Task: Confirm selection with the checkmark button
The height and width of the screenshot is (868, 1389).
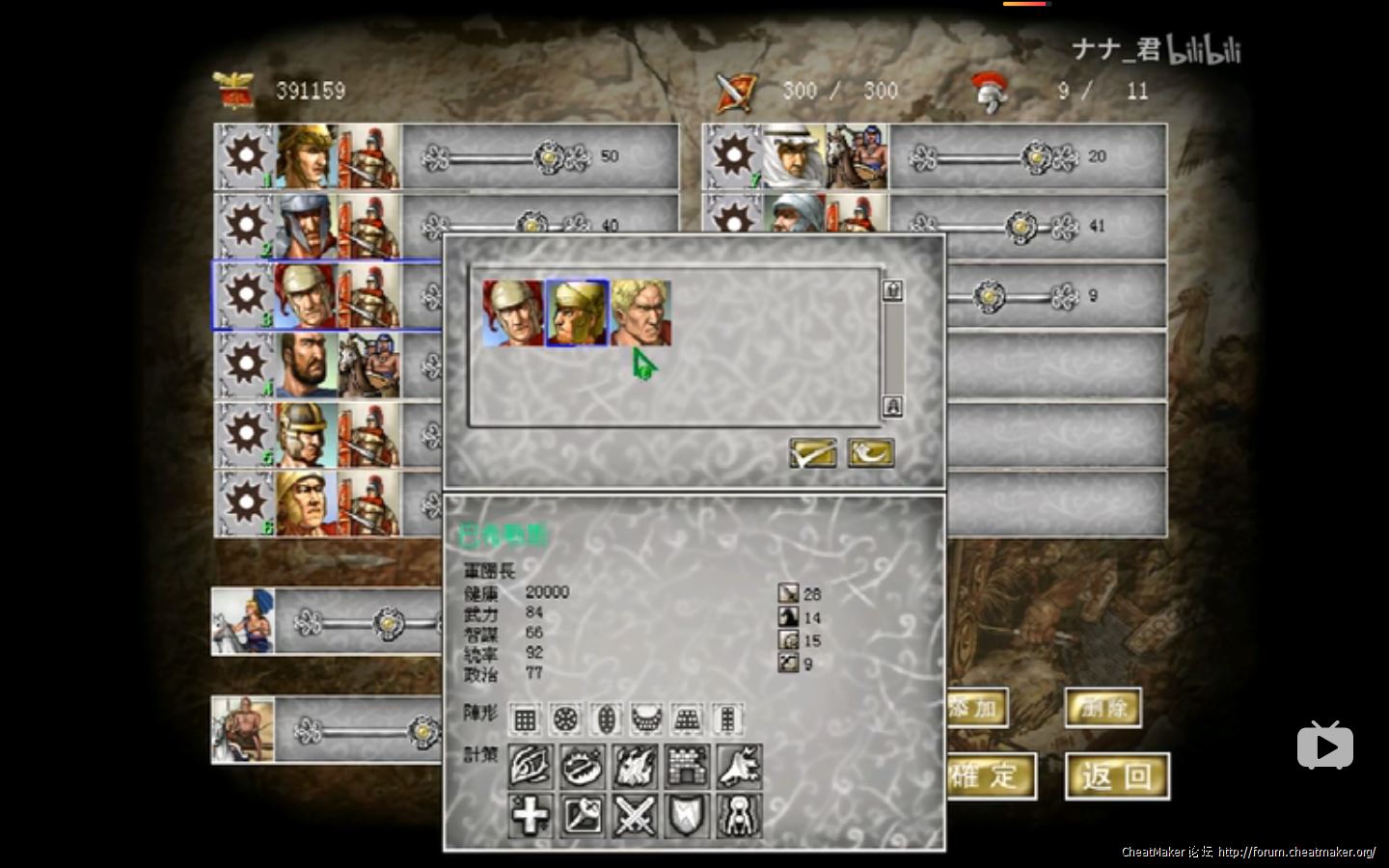Action: (x=813, y=453)
